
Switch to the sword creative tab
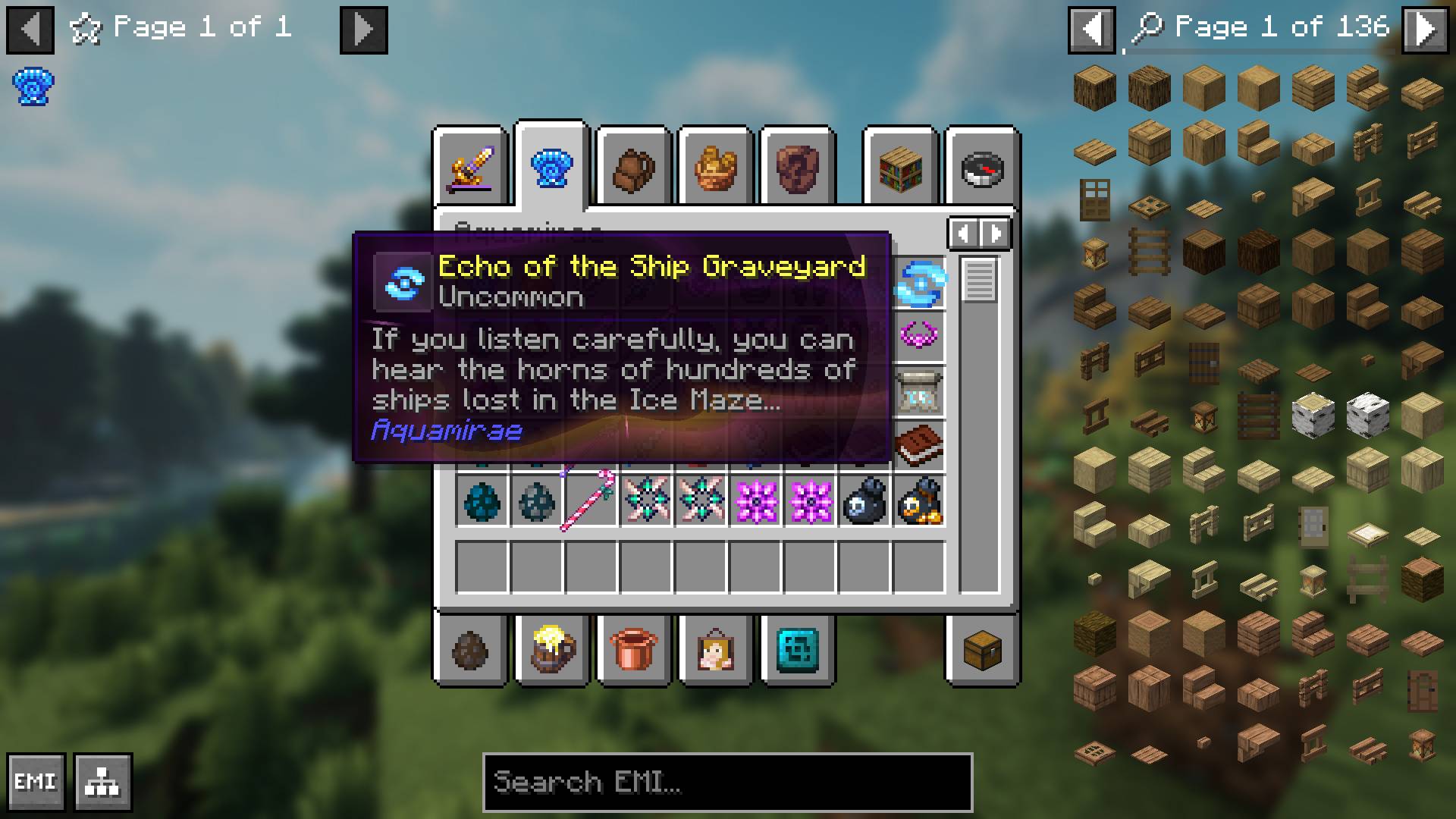tap(470, 167)
